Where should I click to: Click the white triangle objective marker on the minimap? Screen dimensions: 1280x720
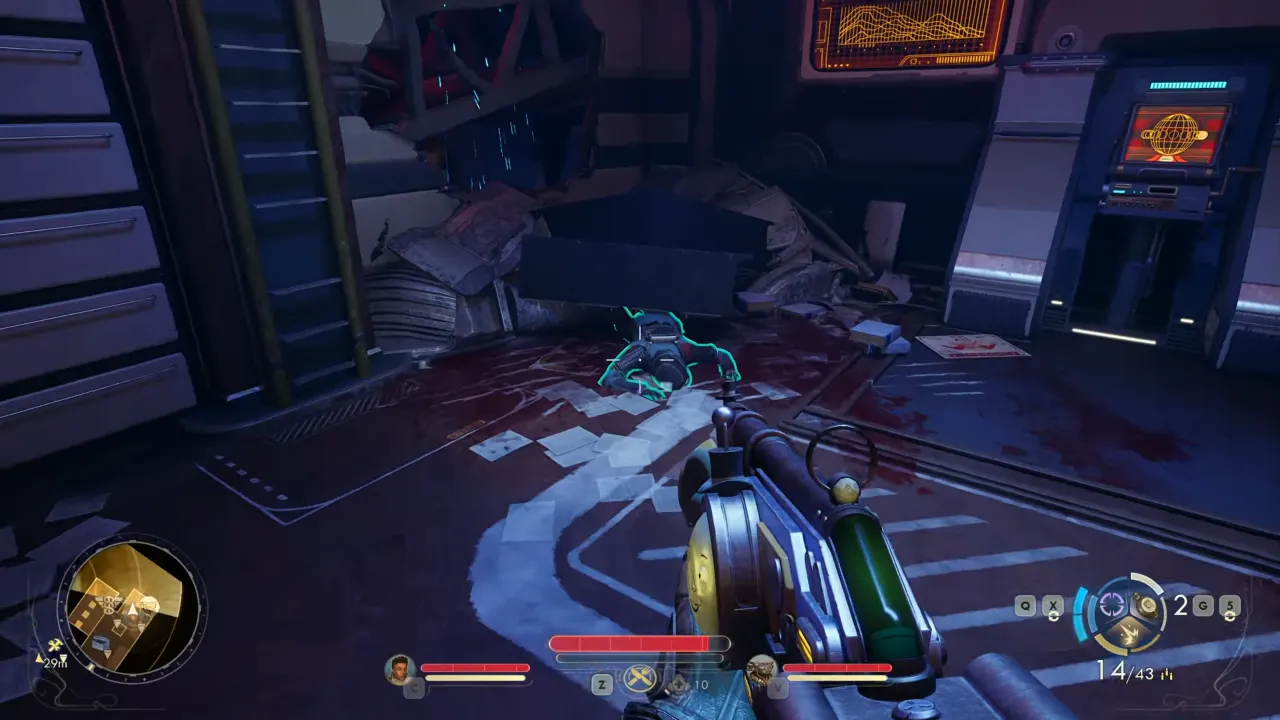click(133, 609)
